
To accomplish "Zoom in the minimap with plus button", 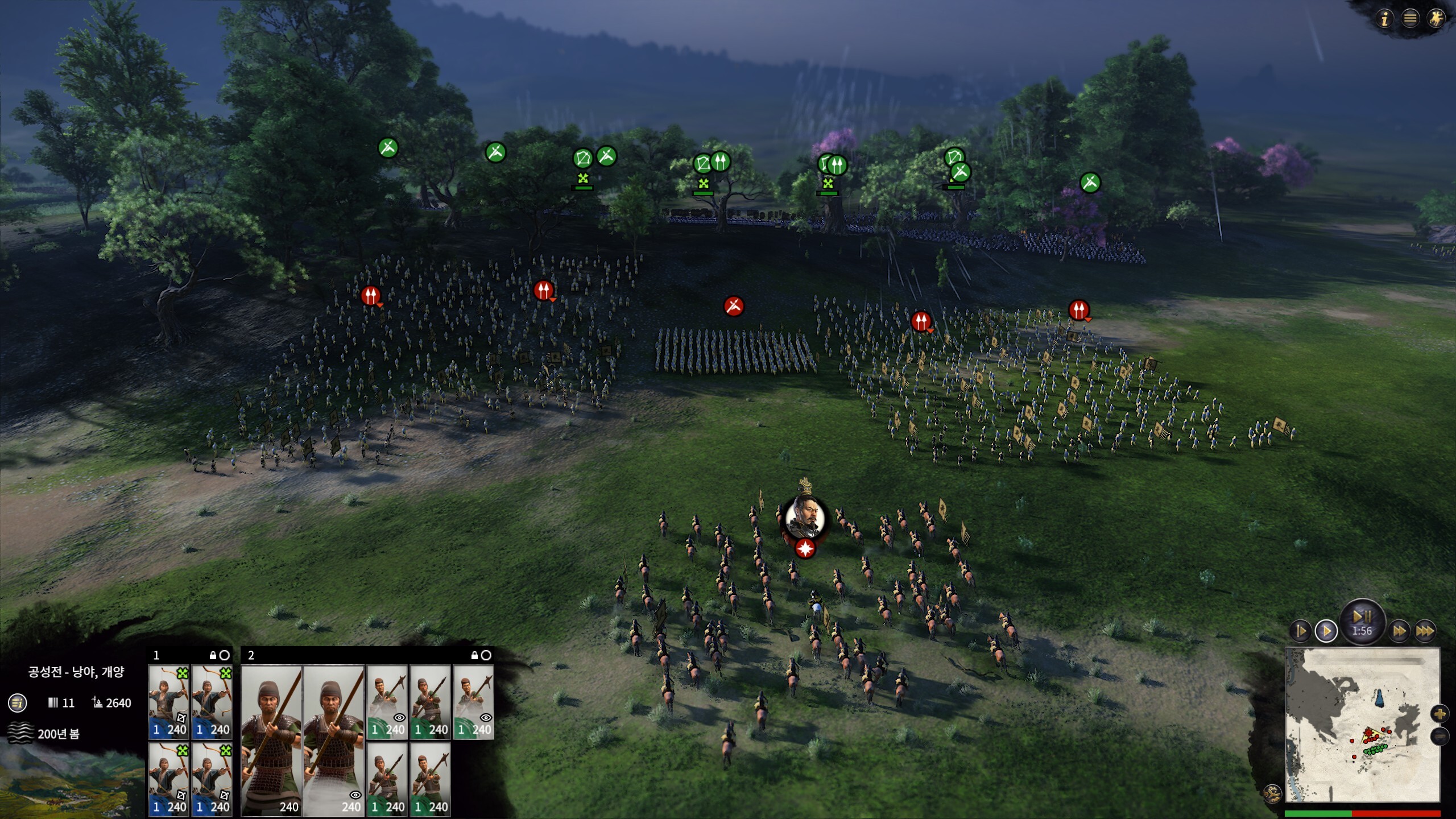I will (x=1440, y=714).
